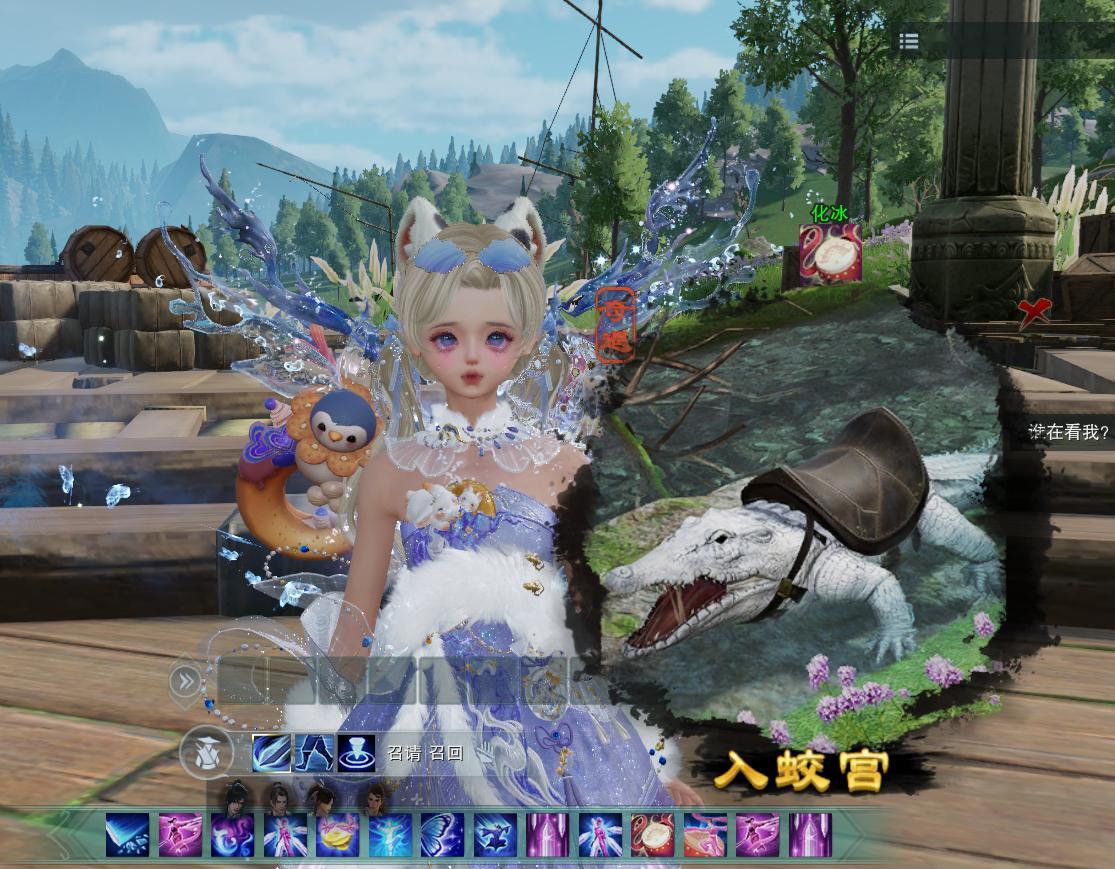1115x869 pixels.
Task: Click the 召请 summon button
Action: 404,754
